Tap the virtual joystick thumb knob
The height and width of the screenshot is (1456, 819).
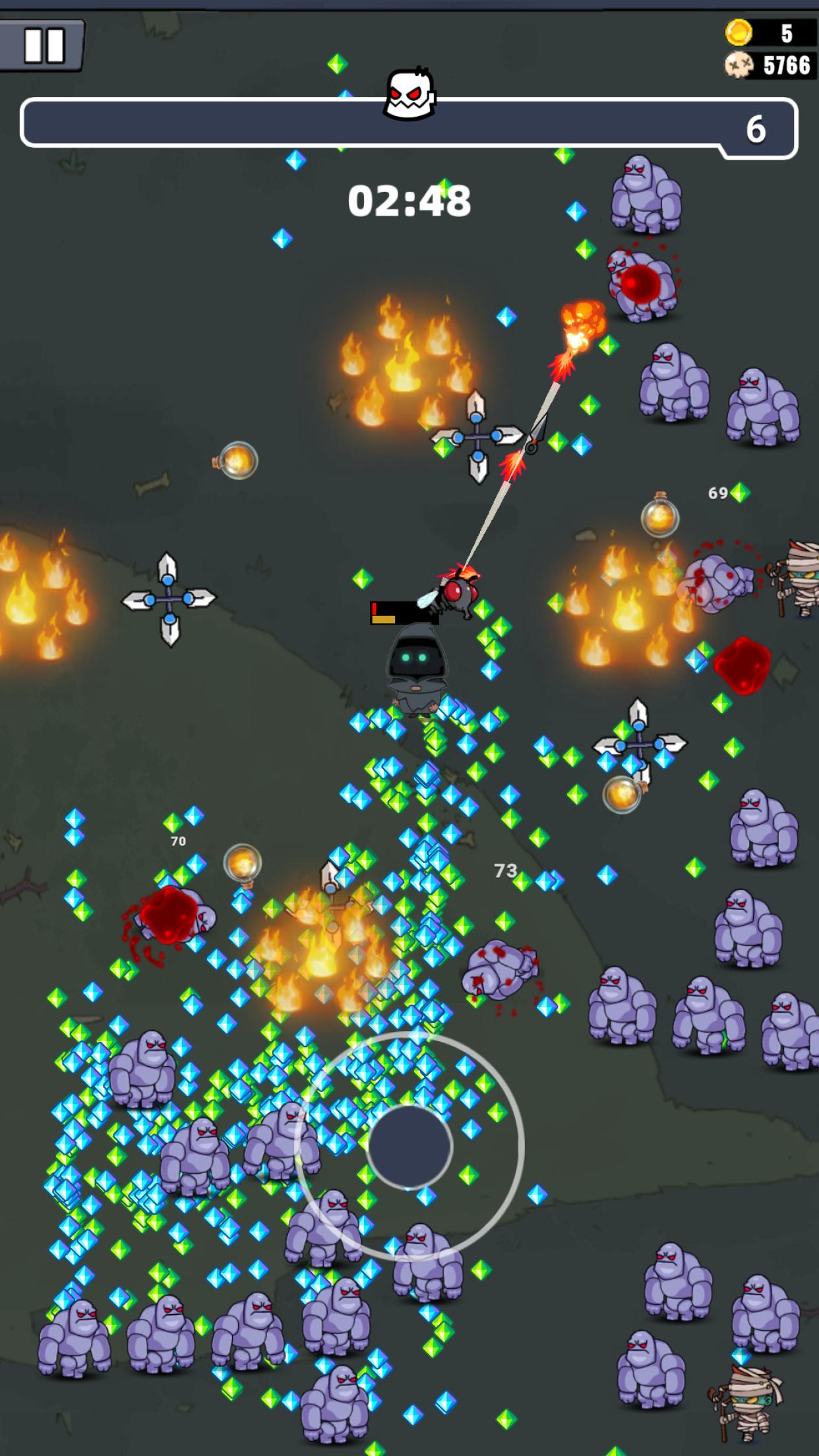409,1147
